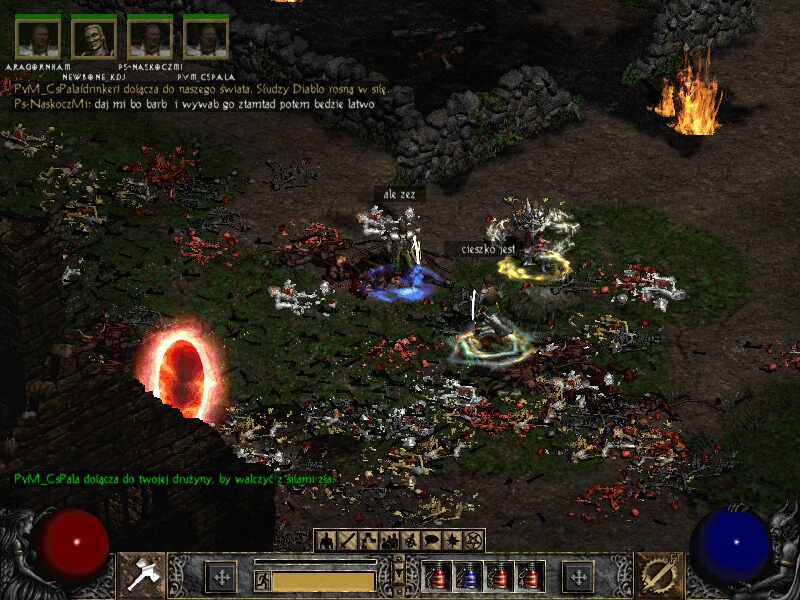Select party member Newbone_KDJ's portrait

(94, 38)
